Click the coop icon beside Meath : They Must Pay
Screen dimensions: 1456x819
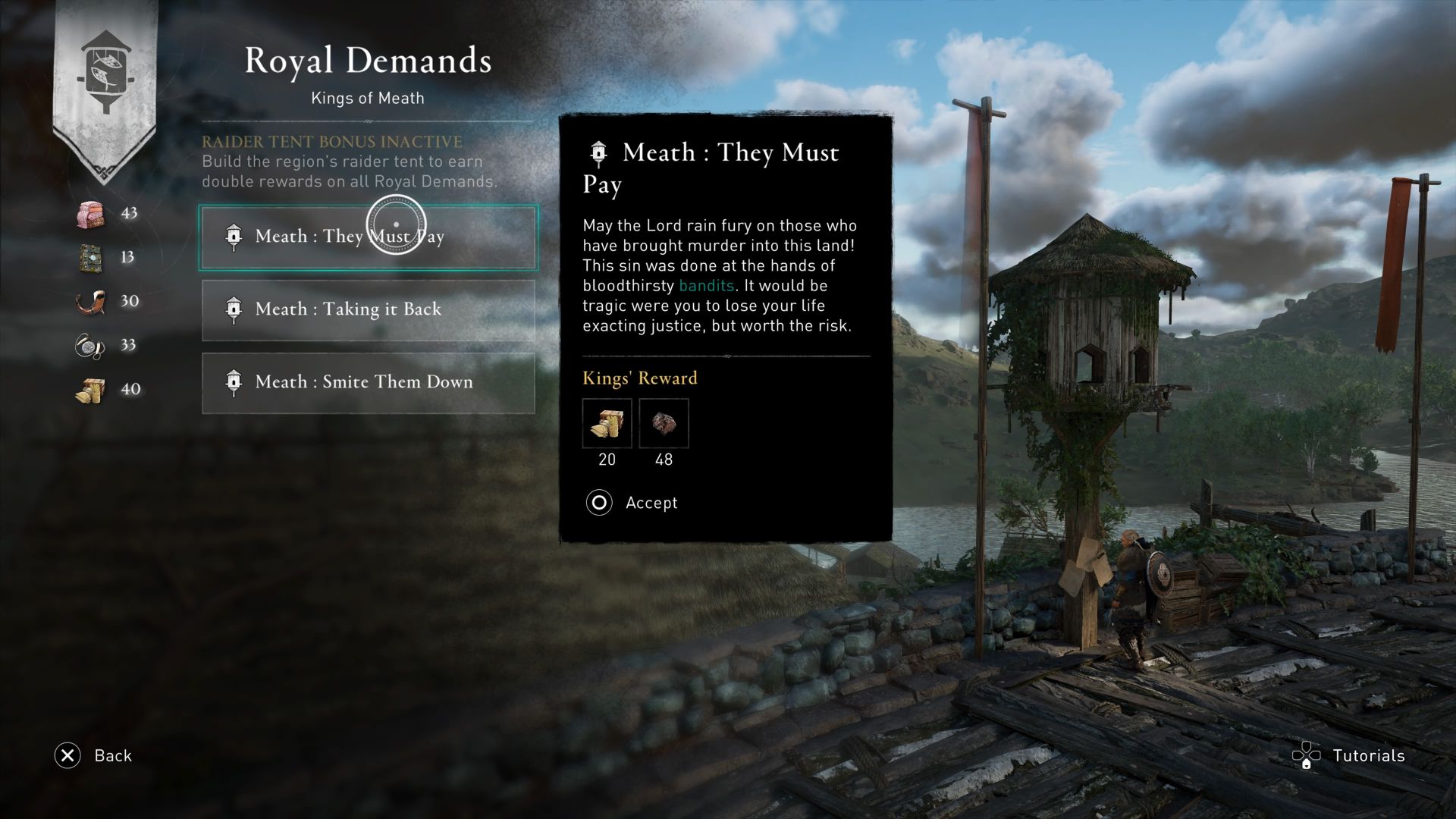click(234, 237)
